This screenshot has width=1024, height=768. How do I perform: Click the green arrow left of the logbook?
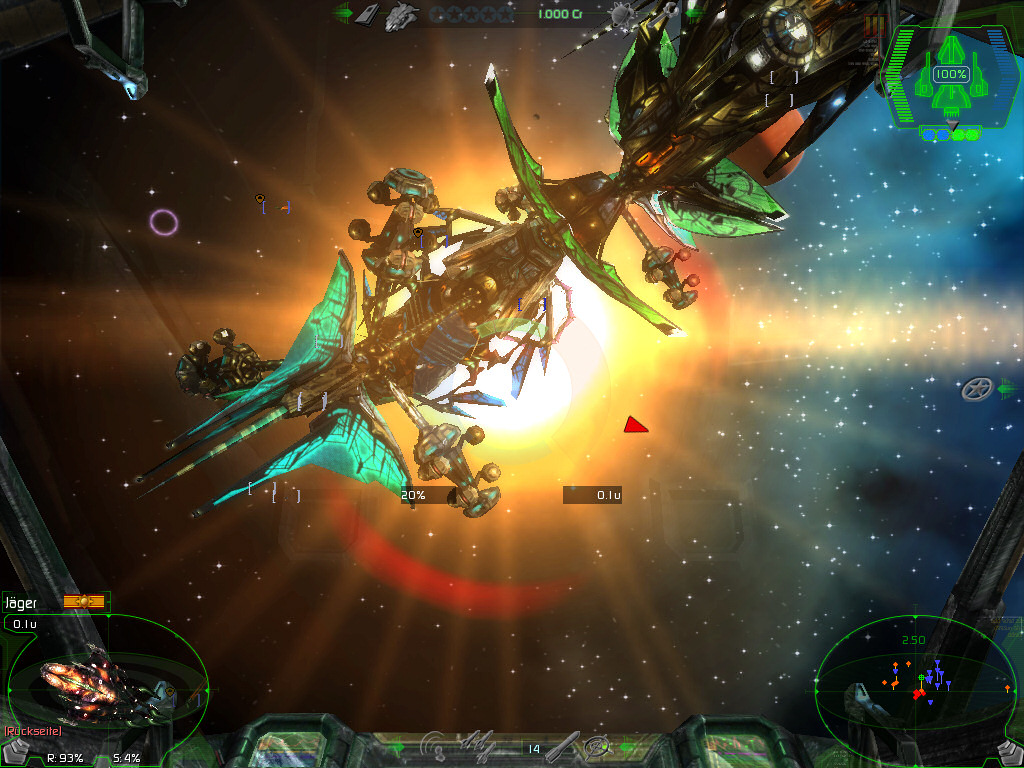[x=343, y=14]
